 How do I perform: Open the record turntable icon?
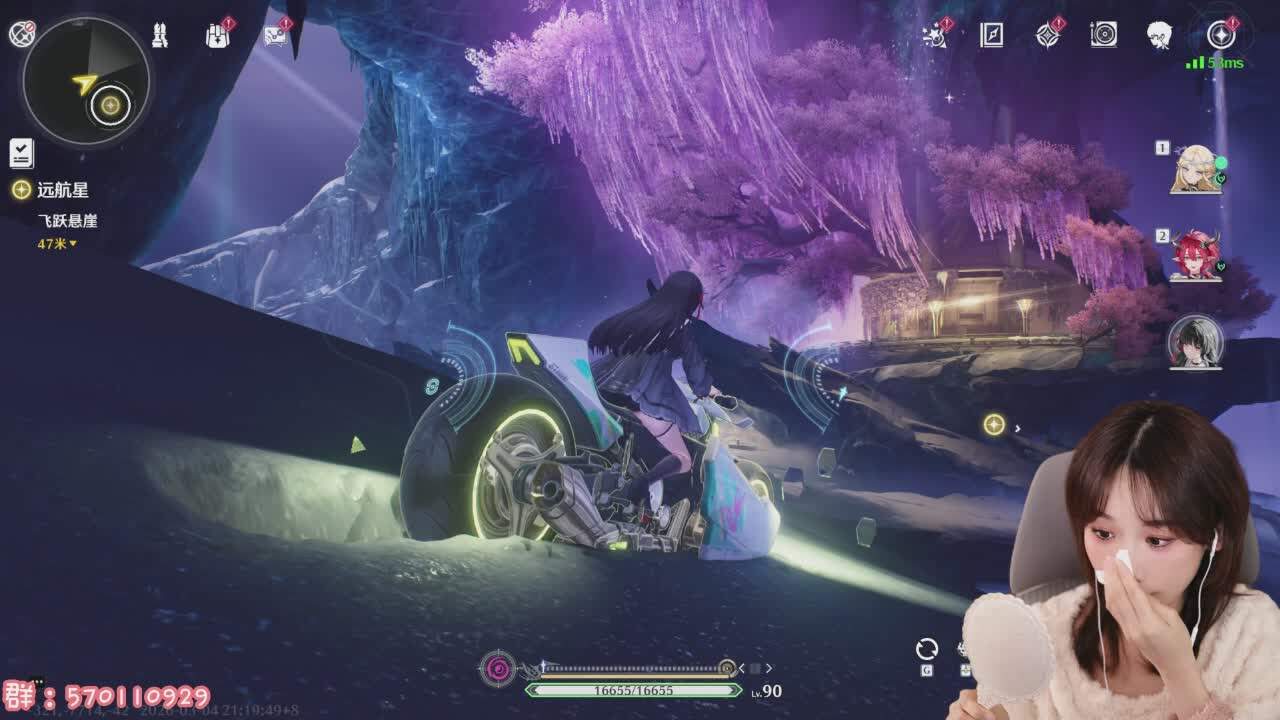point(1103,35)
